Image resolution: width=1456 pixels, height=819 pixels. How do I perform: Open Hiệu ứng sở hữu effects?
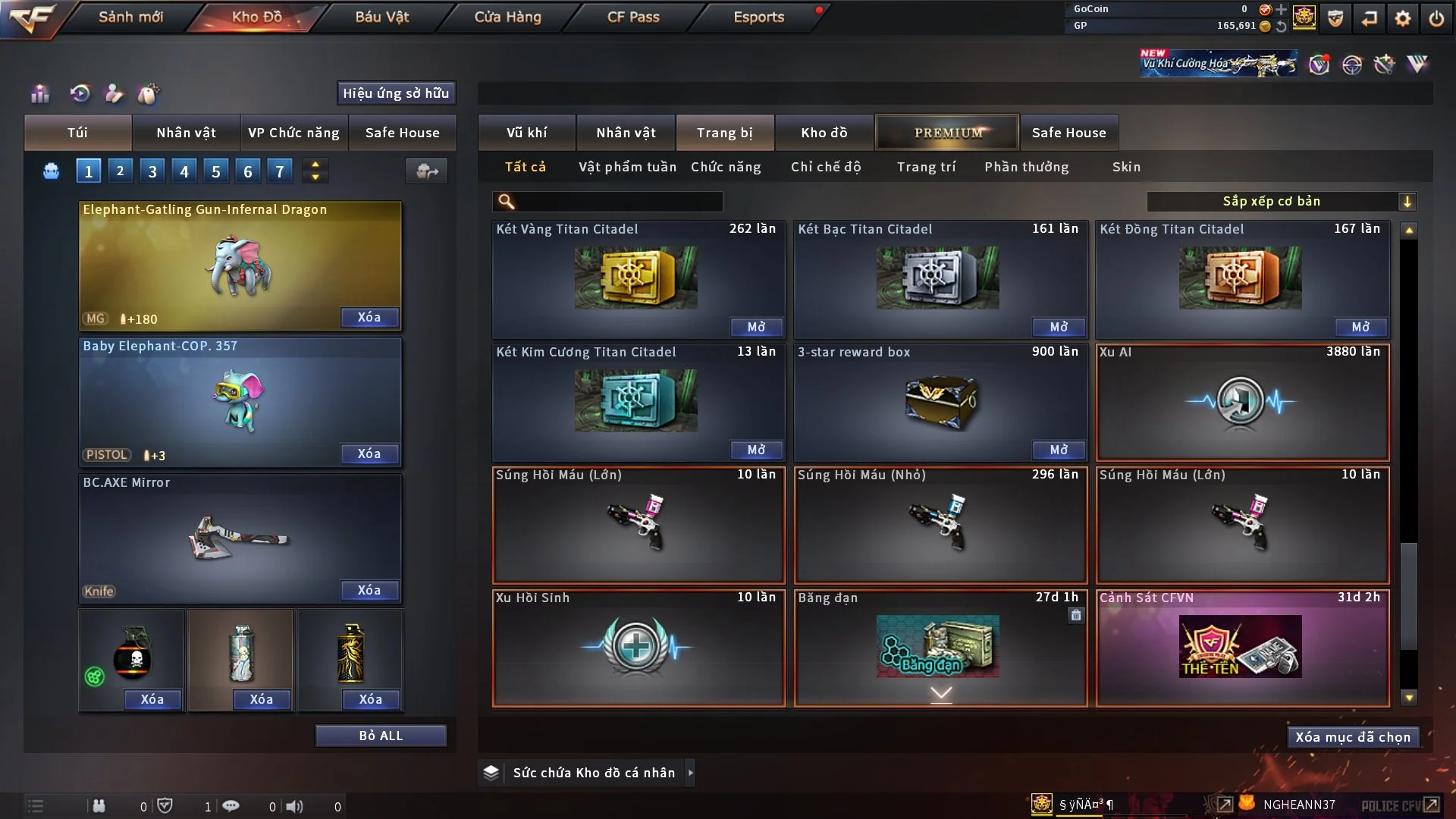coord(396,93)
